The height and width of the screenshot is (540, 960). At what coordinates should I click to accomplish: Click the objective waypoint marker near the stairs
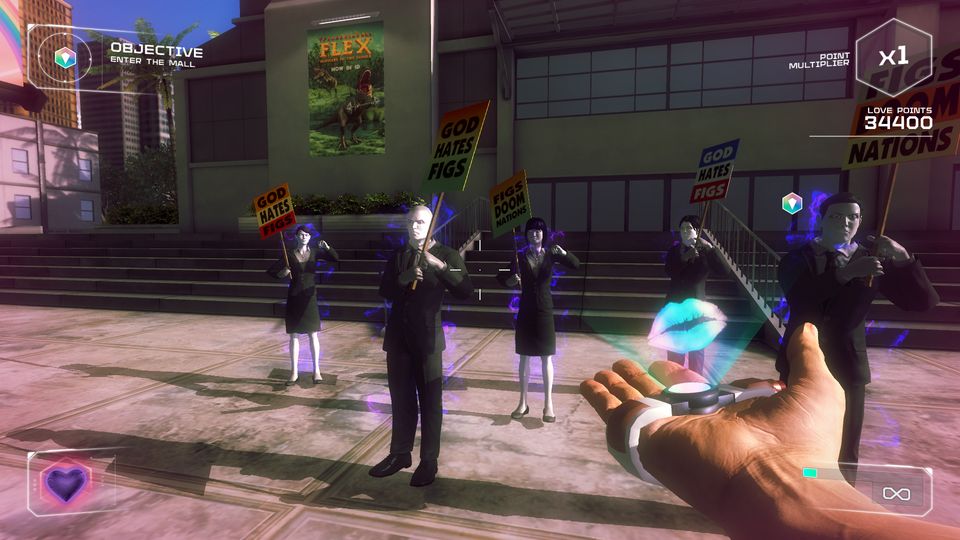[x=791, y=204]
